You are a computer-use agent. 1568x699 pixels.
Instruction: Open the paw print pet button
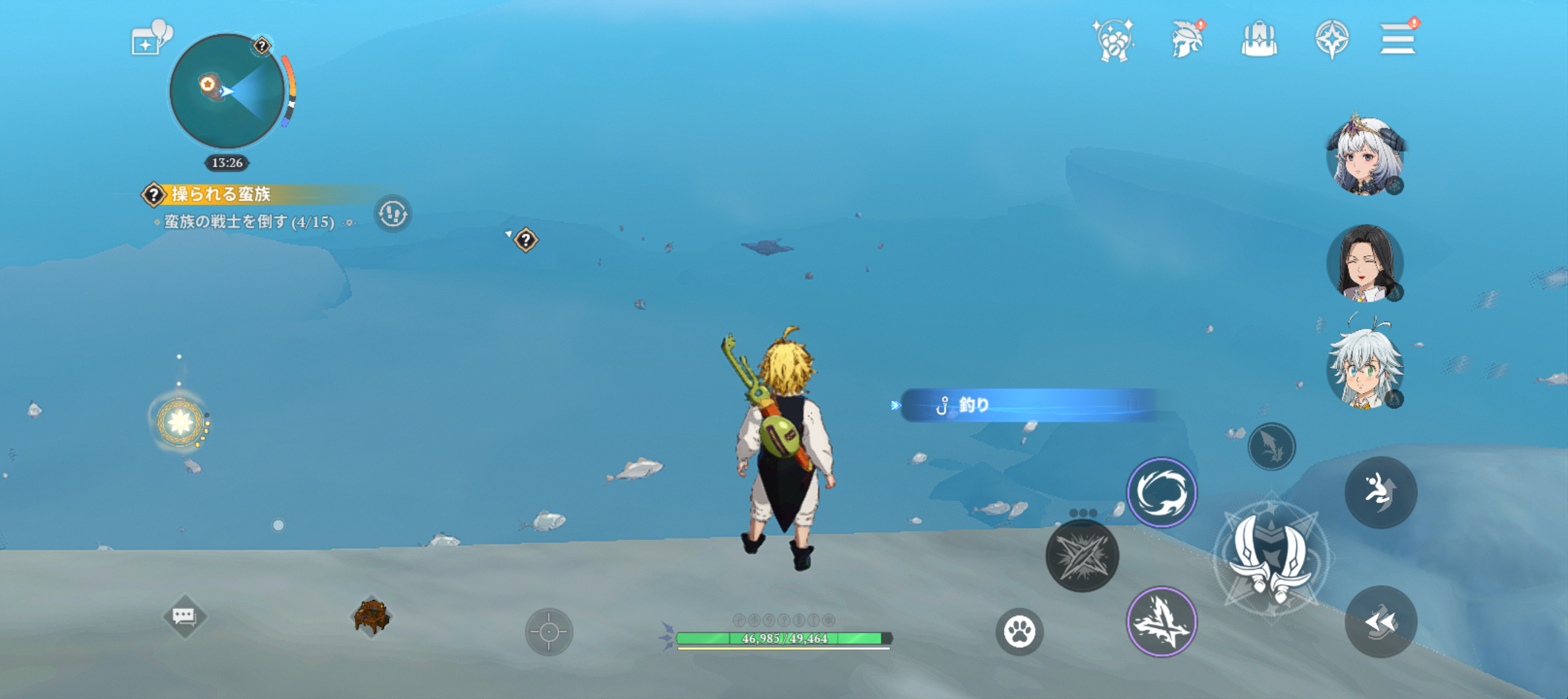point(1019,632)
